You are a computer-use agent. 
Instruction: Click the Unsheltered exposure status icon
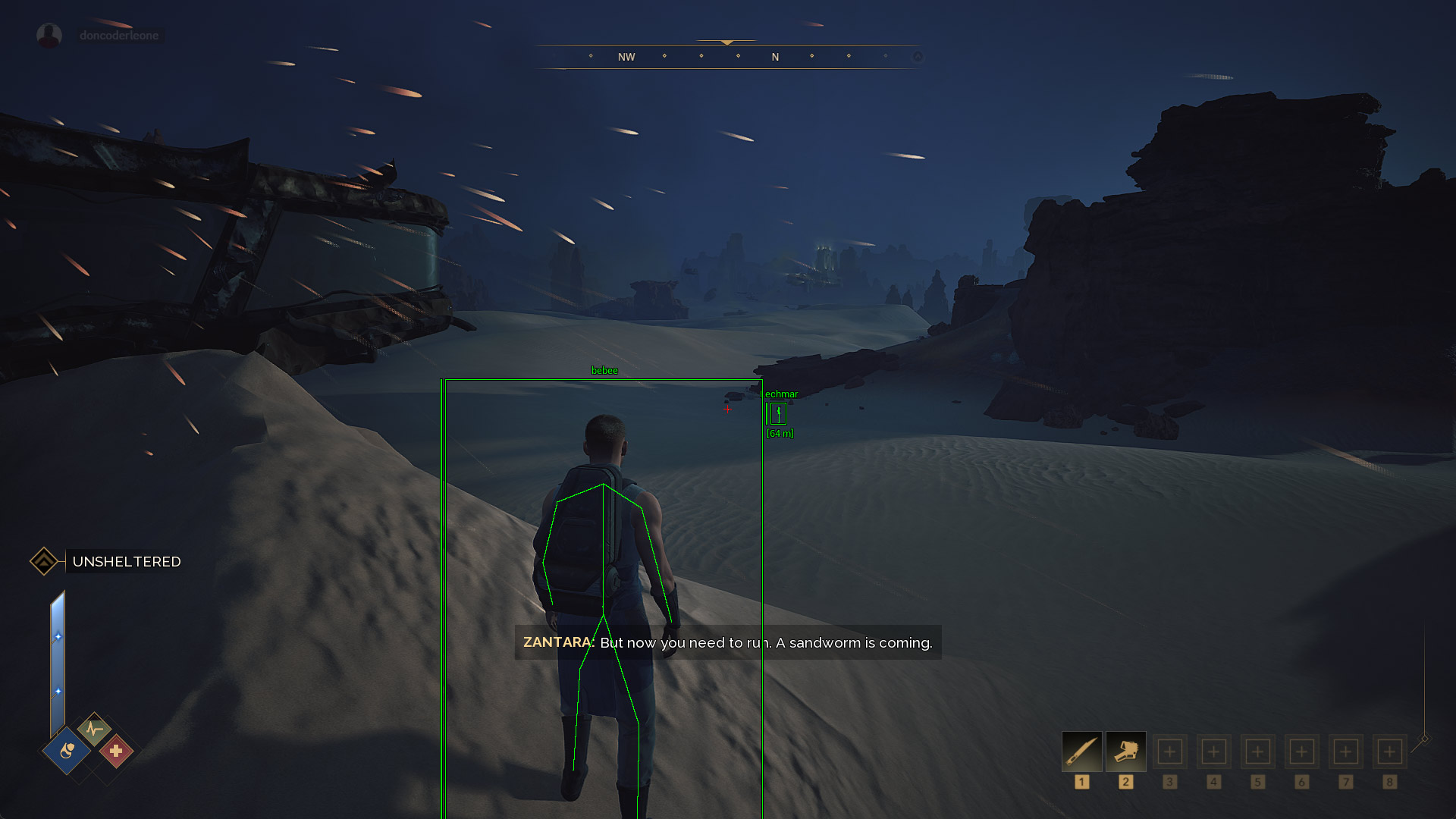click(44, 561)
